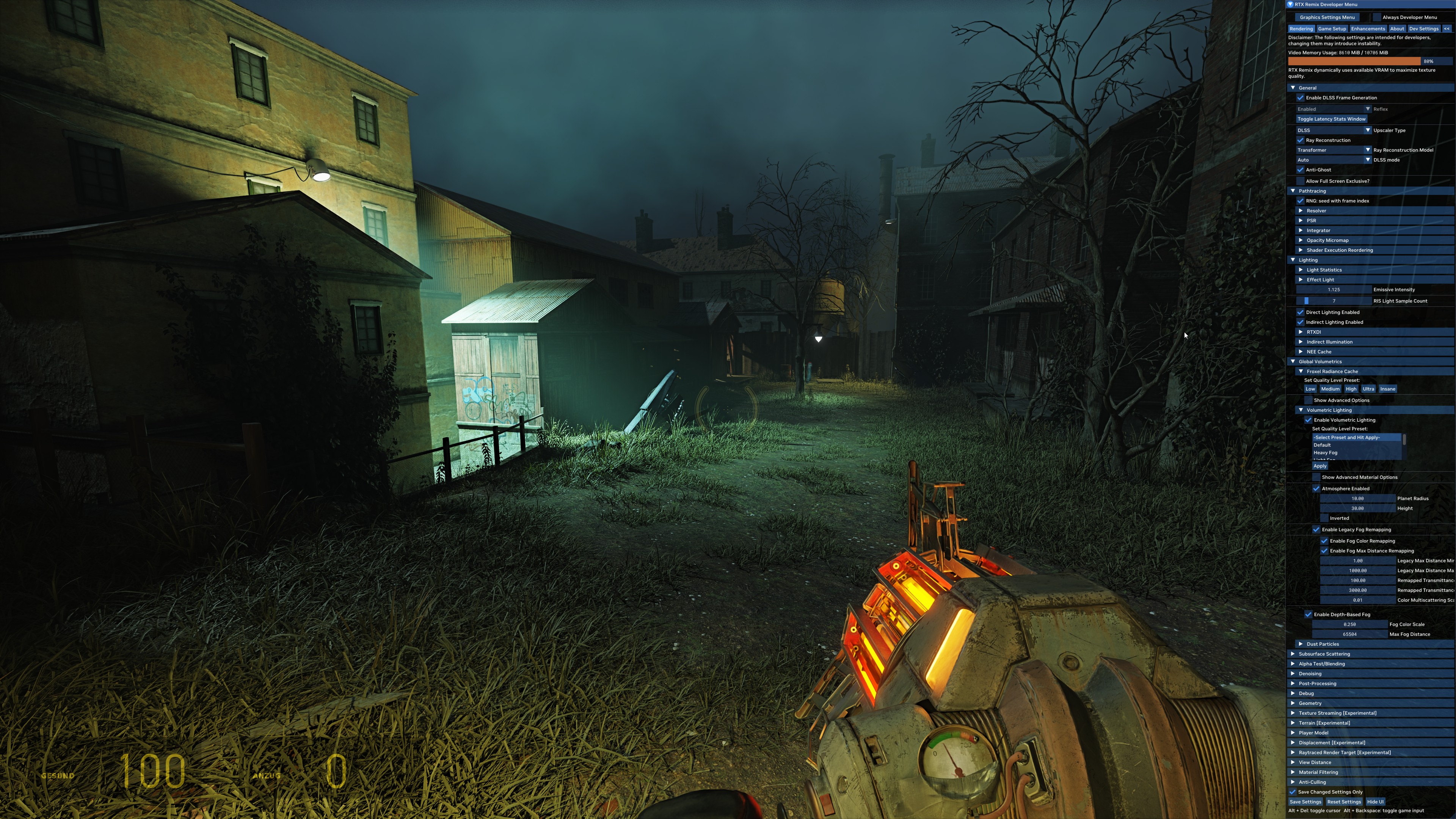Screen dimensions: 1456x819
Task: Switch to the Game Setup tab
Action: (1332, 28)
